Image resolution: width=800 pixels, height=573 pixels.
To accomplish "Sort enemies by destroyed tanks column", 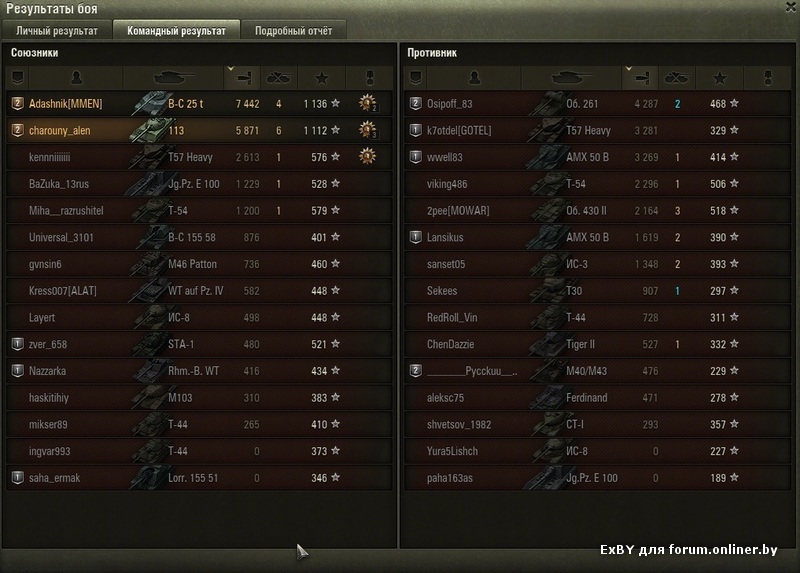I will (677, 76).
